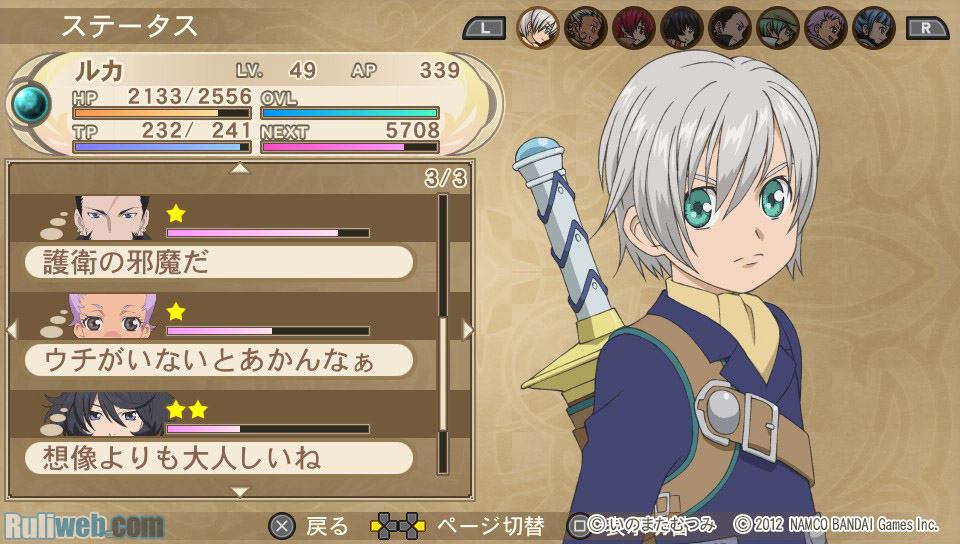Click the down arrow below the list

[240, 491]
